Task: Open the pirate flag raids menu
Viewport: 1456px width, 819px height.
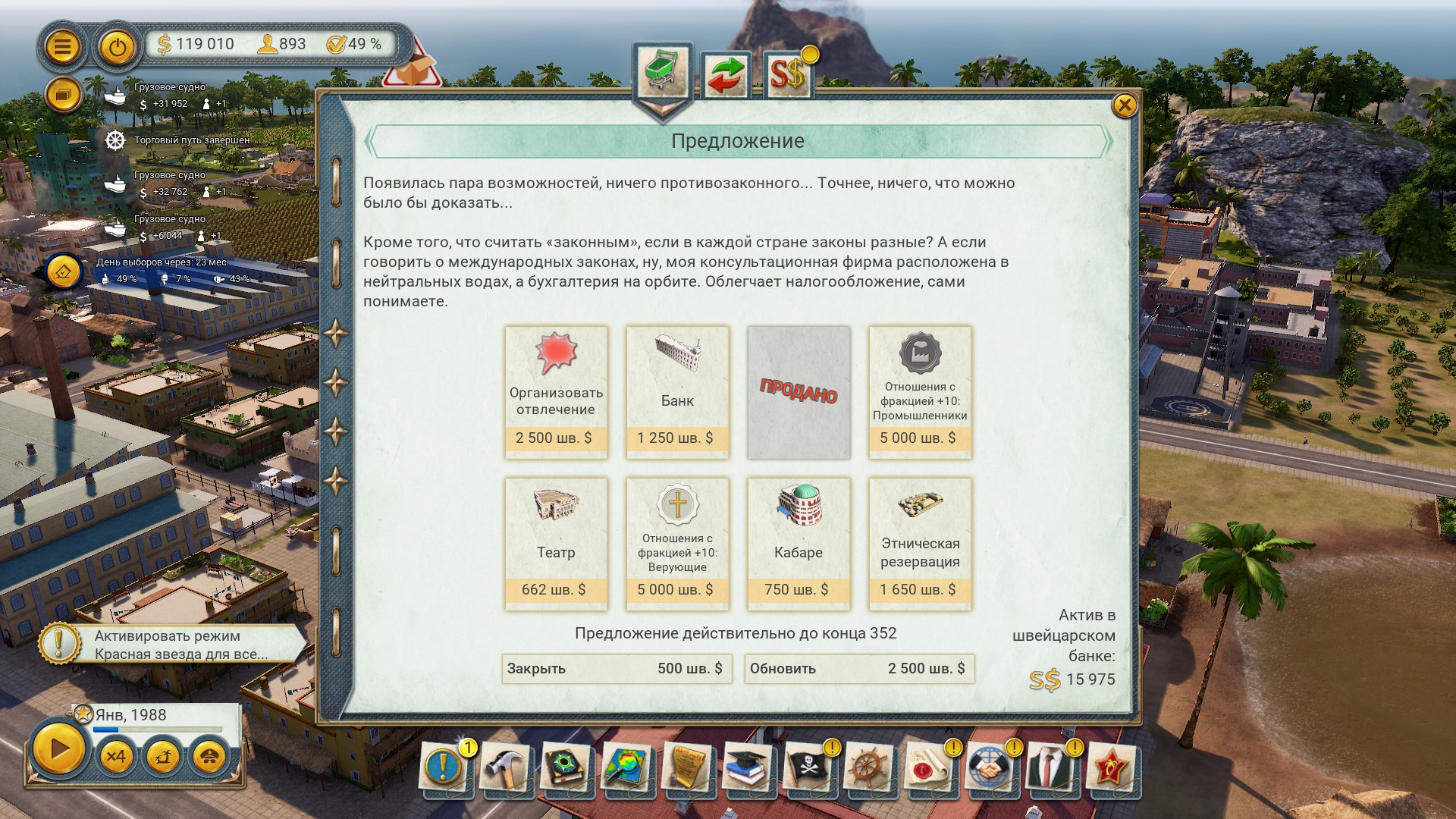Action: (807, 768)
